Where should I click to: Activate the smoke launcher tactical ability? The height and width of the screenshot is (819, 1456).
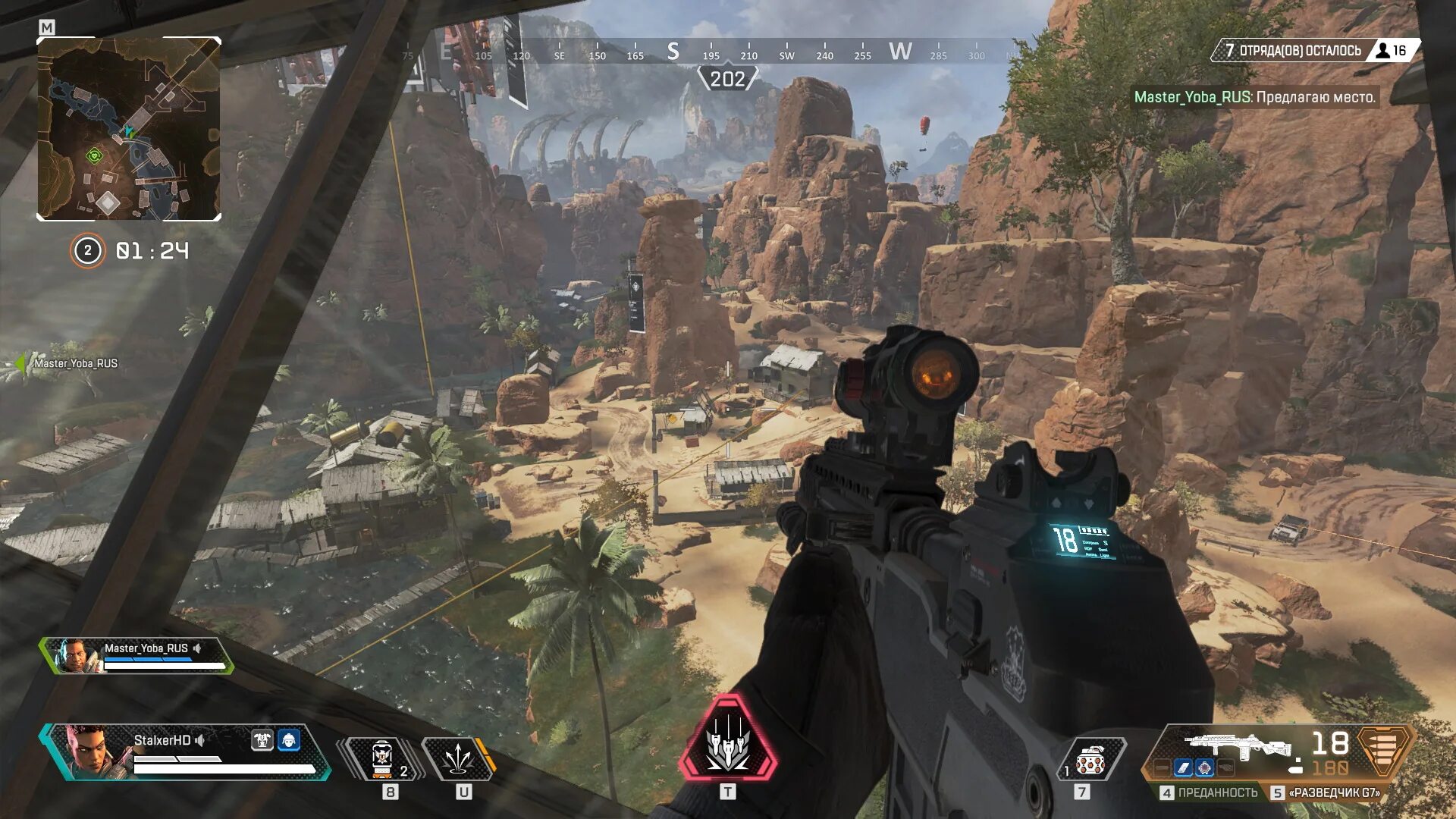point(457,759)
